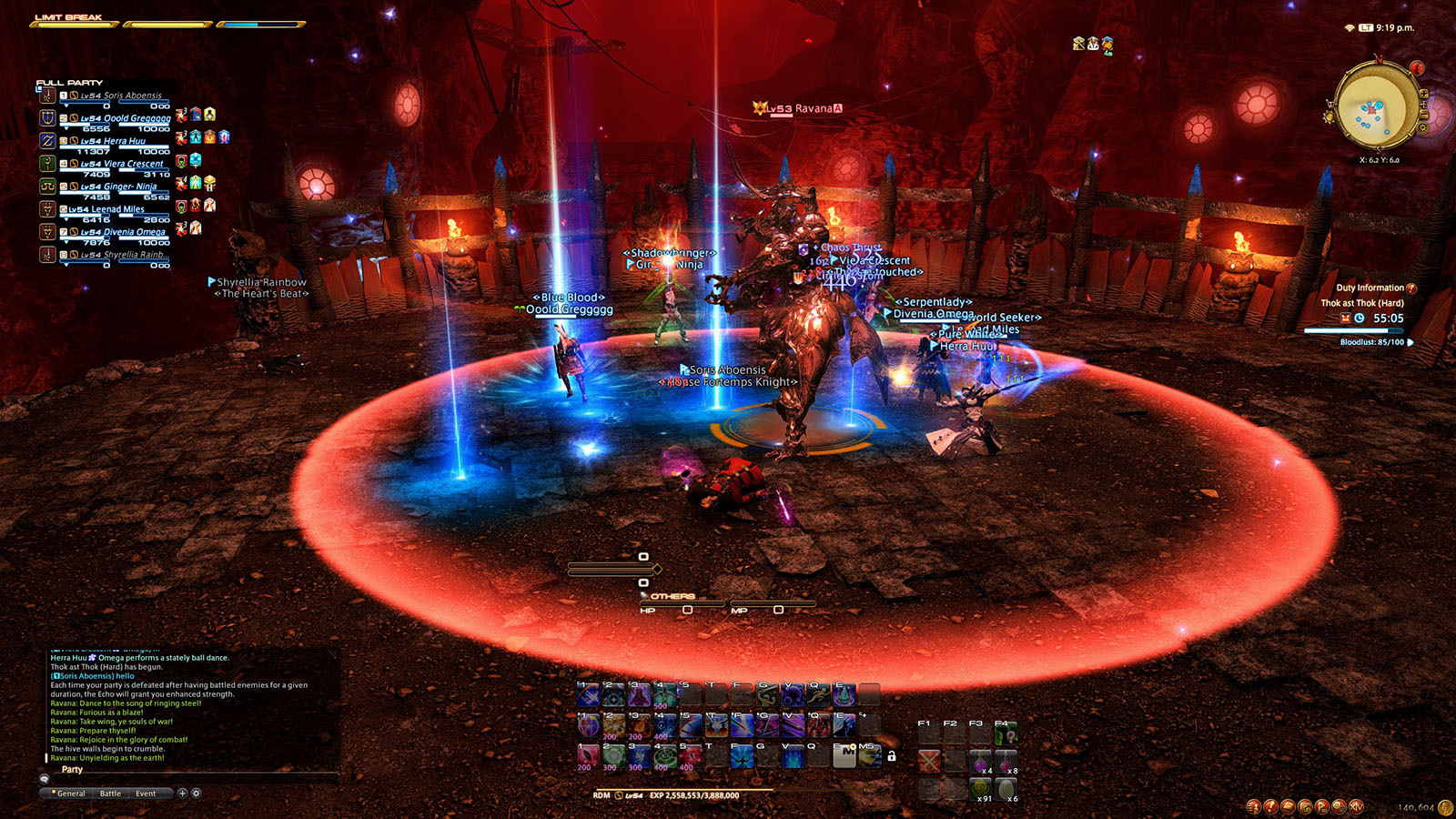The image size is (1456, 819).
Task: Select the General chat tab
Action: [x=70, y=794]
